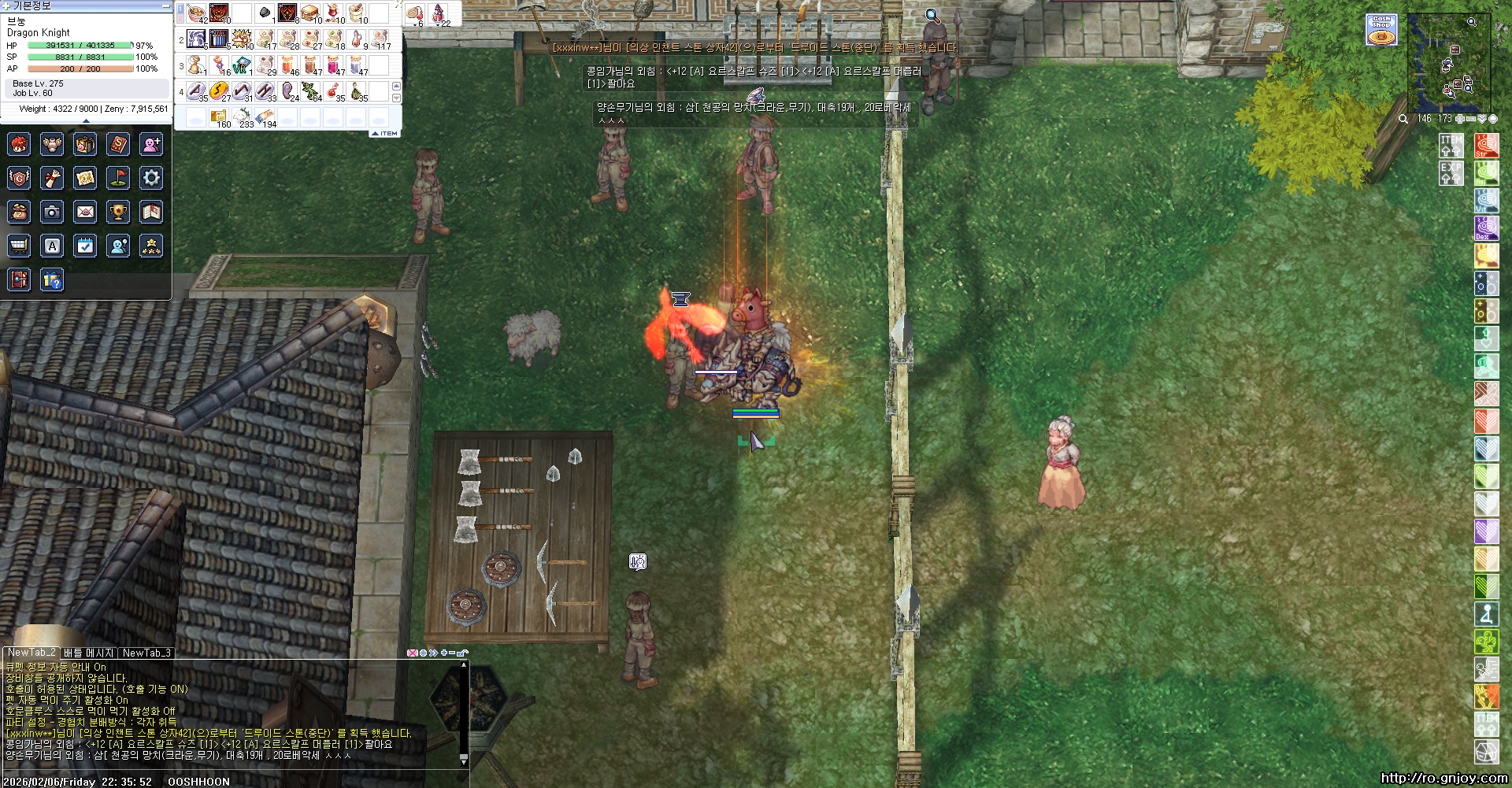Open the Cash Shop
1512x788 pixels.
pyautogui.click(x=1381, y=29)
